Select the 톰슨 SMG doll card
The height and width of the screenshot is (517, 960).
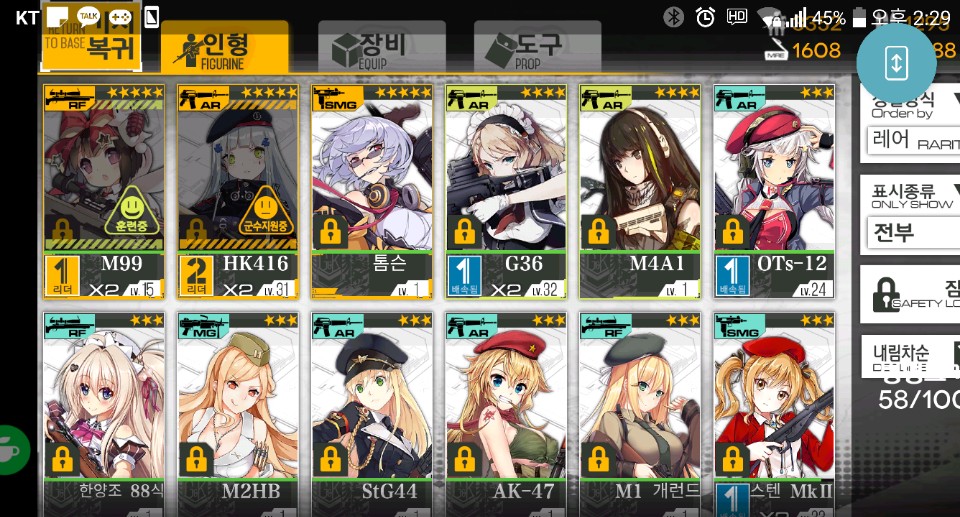pos(371,190)
